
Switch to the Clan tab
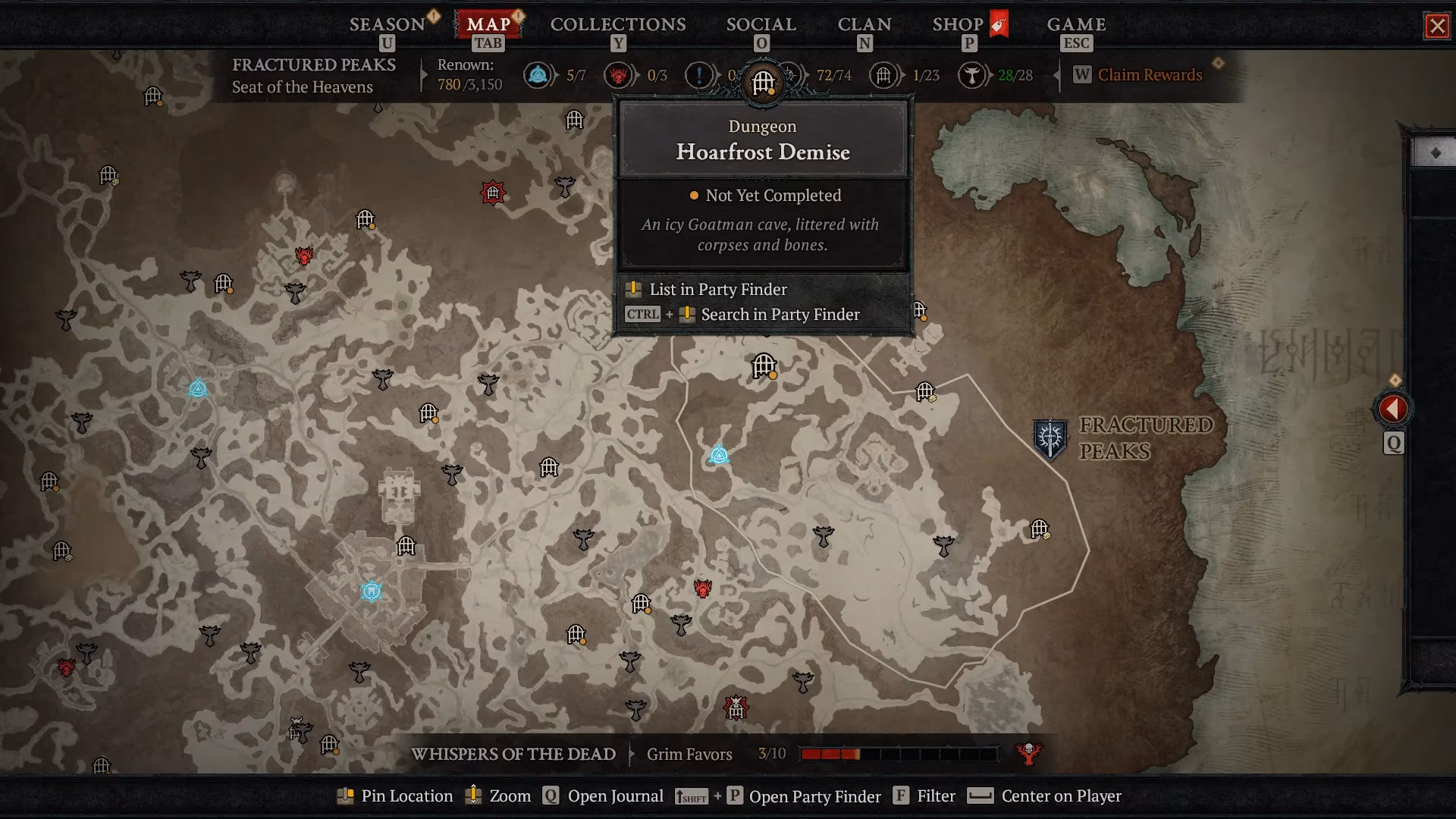(x=864, y=24)
